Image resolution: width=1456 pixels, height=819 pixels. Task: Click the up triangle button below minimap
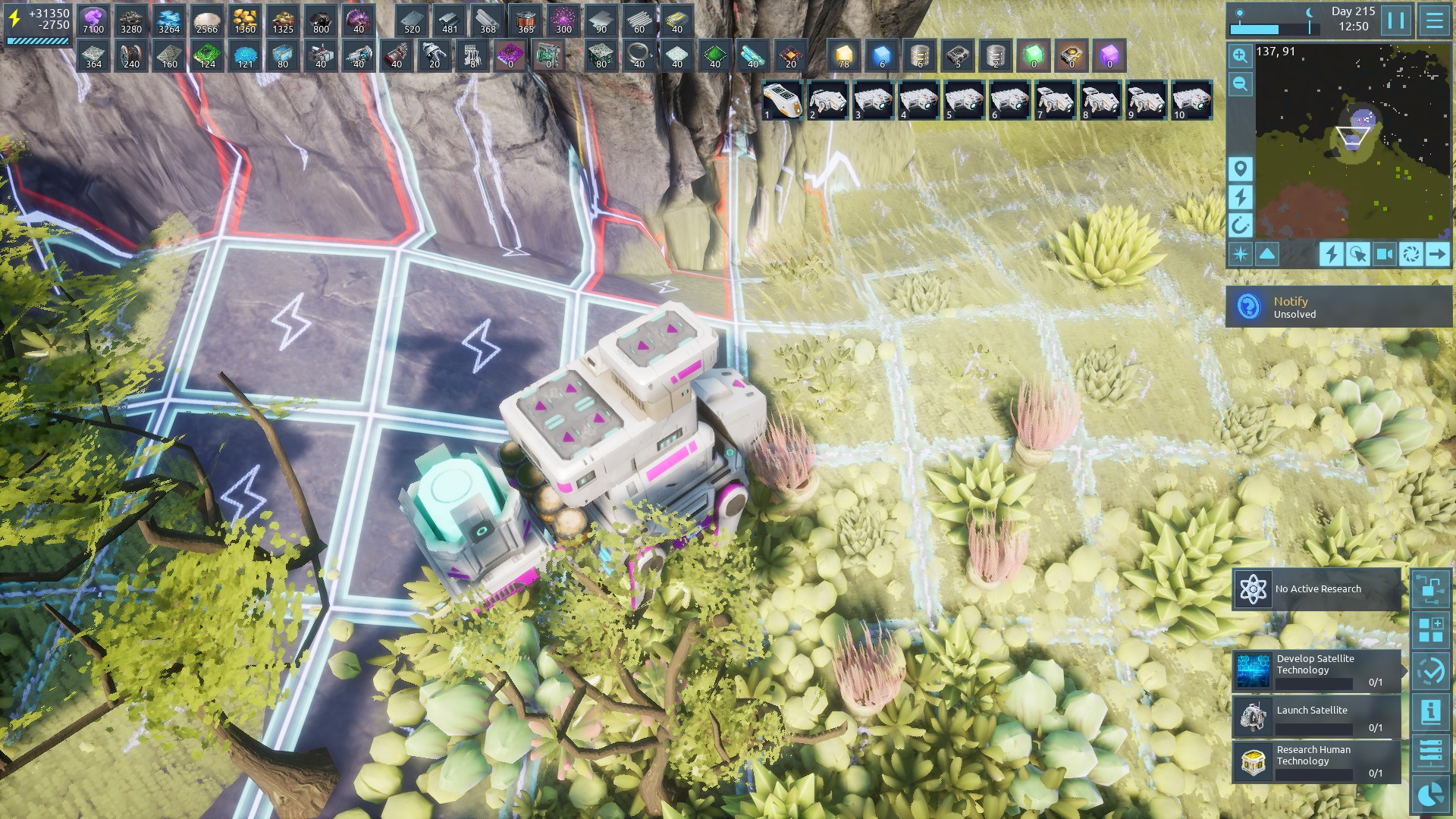tap(1267, 254)
